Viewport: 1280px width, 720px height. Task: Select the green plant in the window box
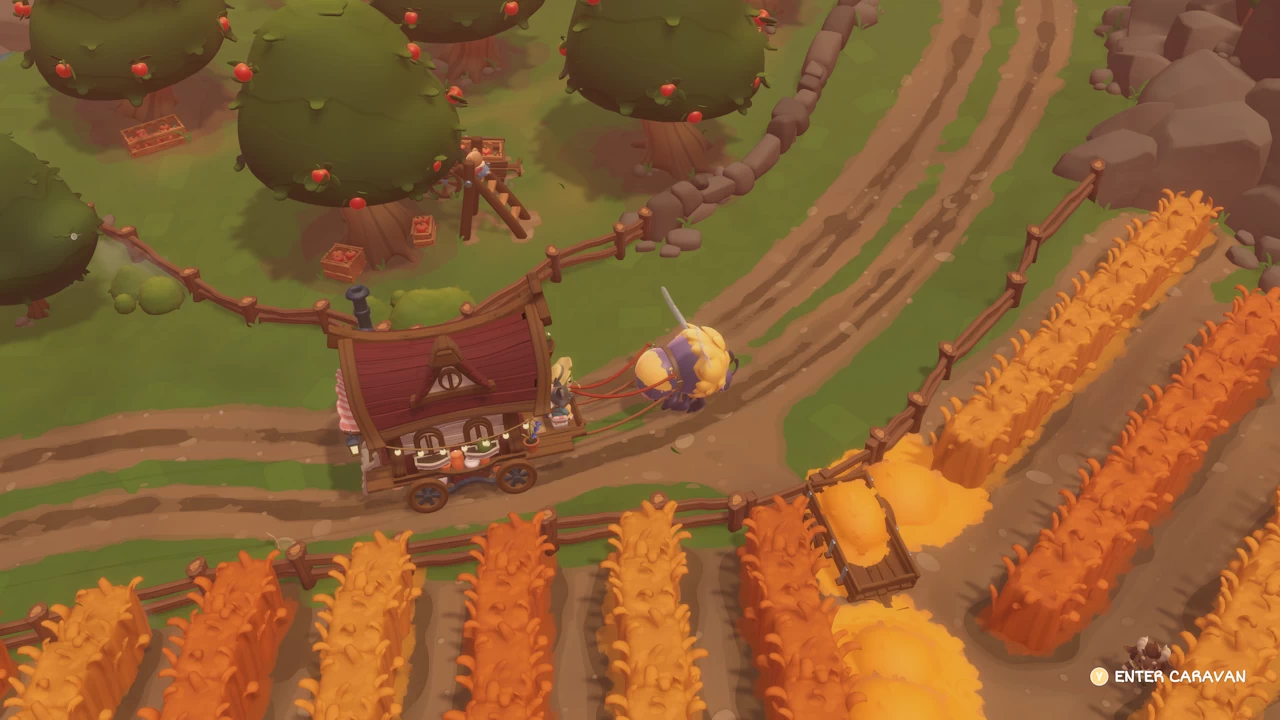(486, 447)
